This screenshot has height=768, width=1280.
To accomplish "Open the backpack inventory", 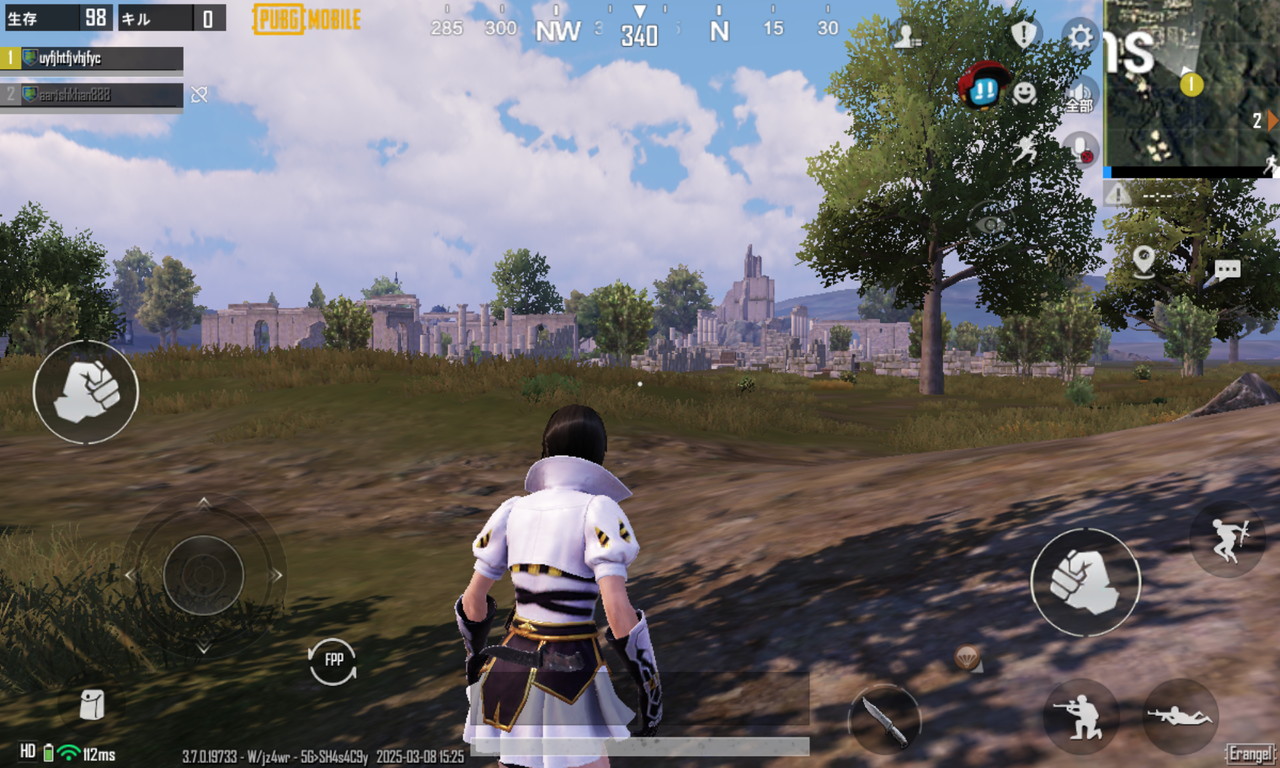I will pos(91,705).
